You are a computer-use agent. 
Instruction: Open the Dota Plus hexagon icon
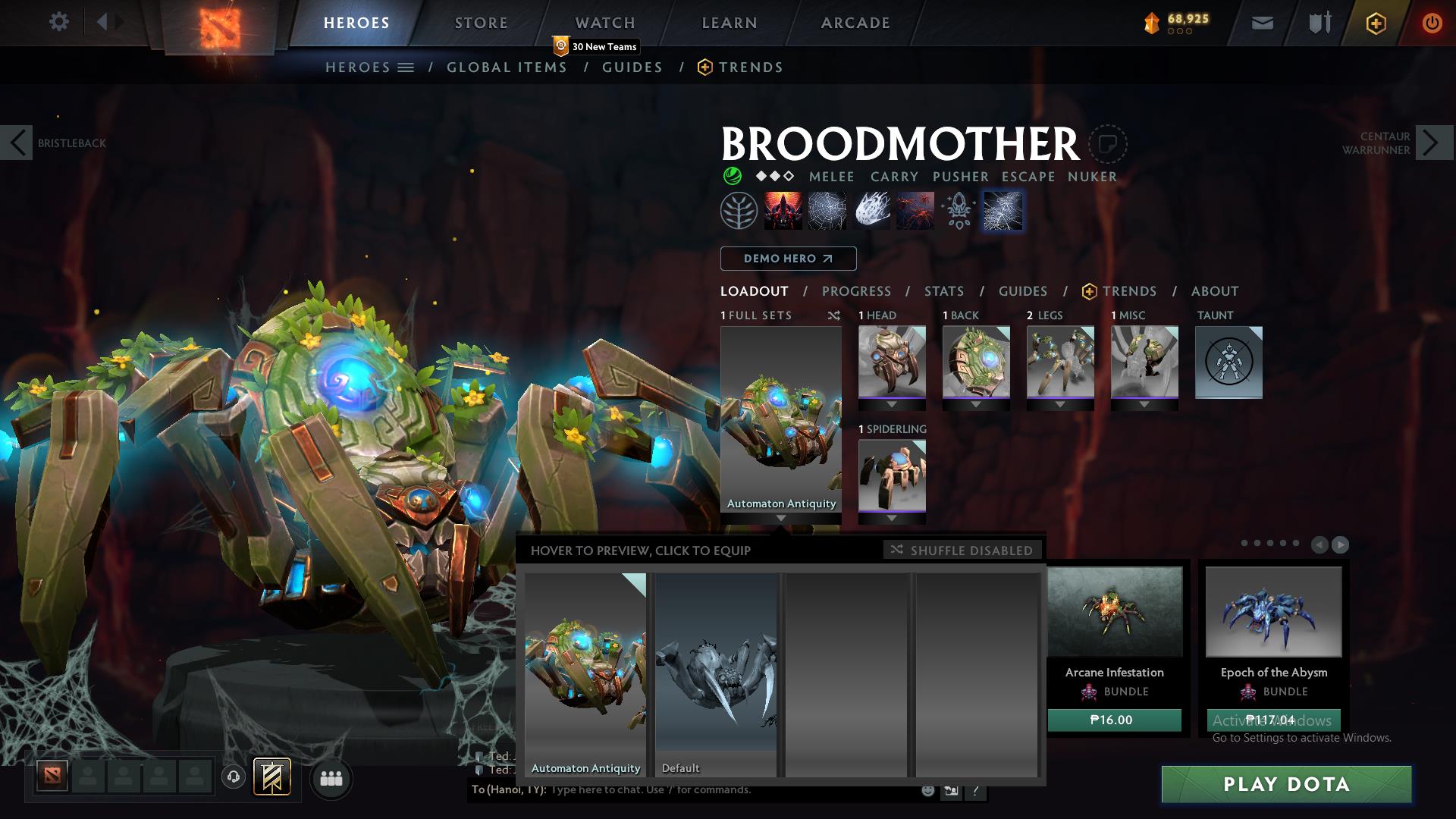1376,23
